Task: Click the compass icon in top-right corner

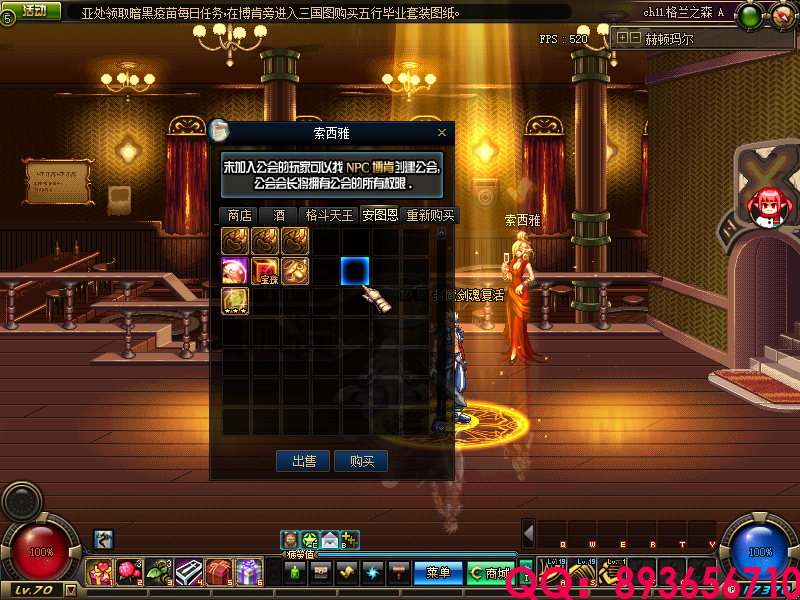Action: pyautogui.click(x=779, y=15)
